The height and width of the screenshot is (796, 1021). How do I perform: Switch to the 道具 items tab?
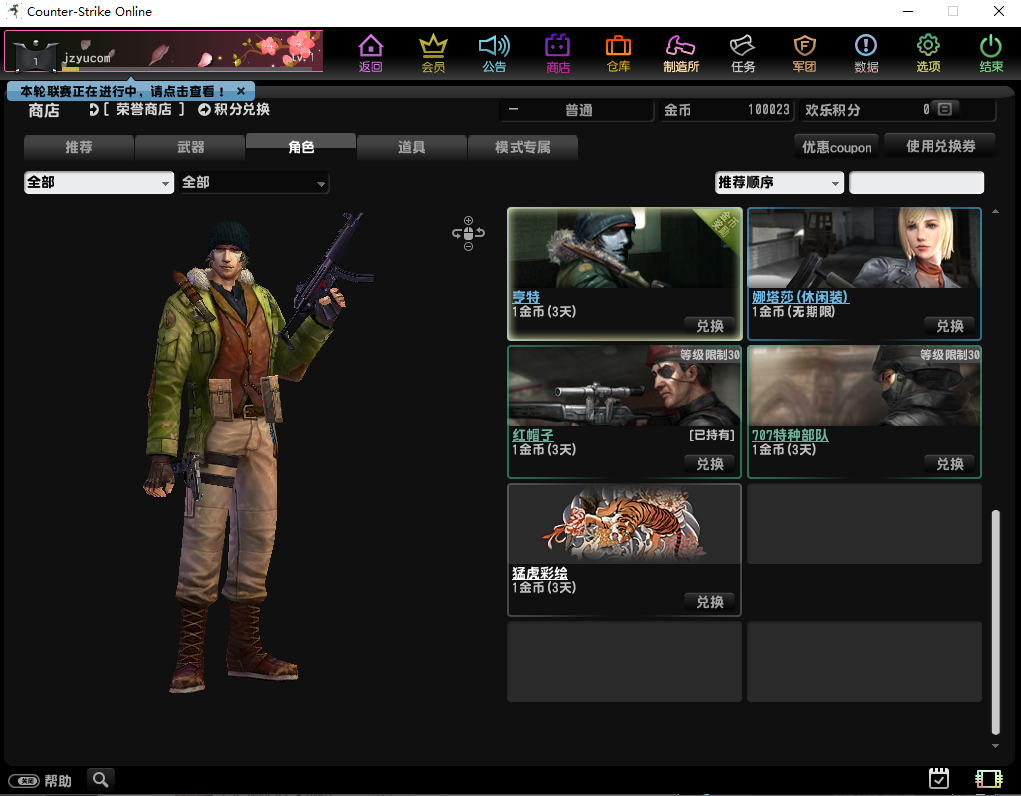[411, 148]
